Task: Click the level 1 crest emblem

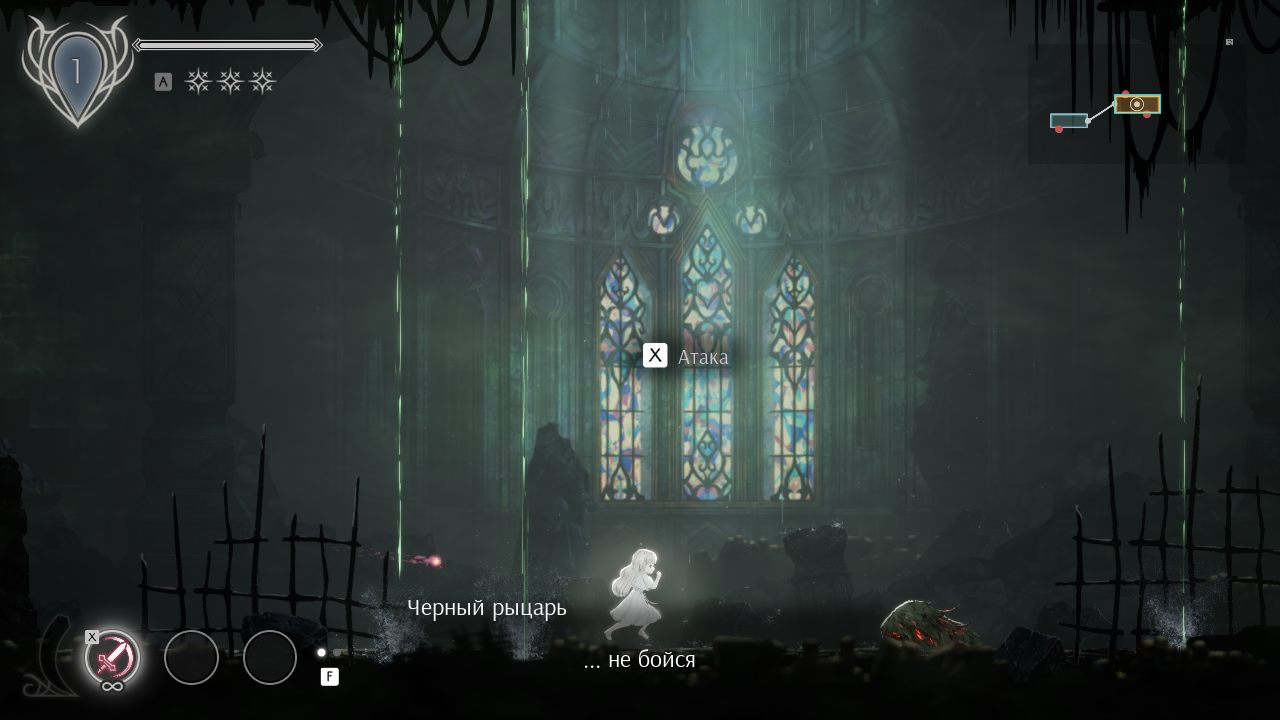Action: pyautogui.click(x=76, y=73)
